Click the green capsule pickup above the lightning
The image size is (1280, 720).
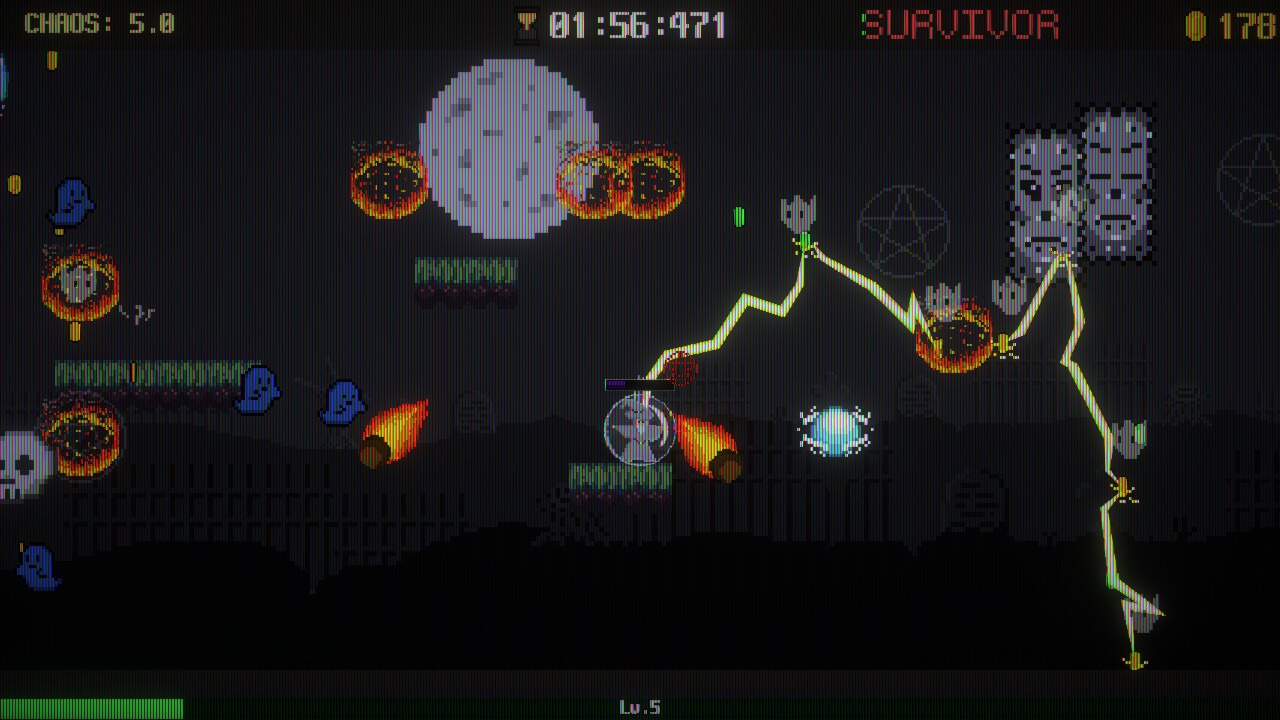(x=741, y=216)
